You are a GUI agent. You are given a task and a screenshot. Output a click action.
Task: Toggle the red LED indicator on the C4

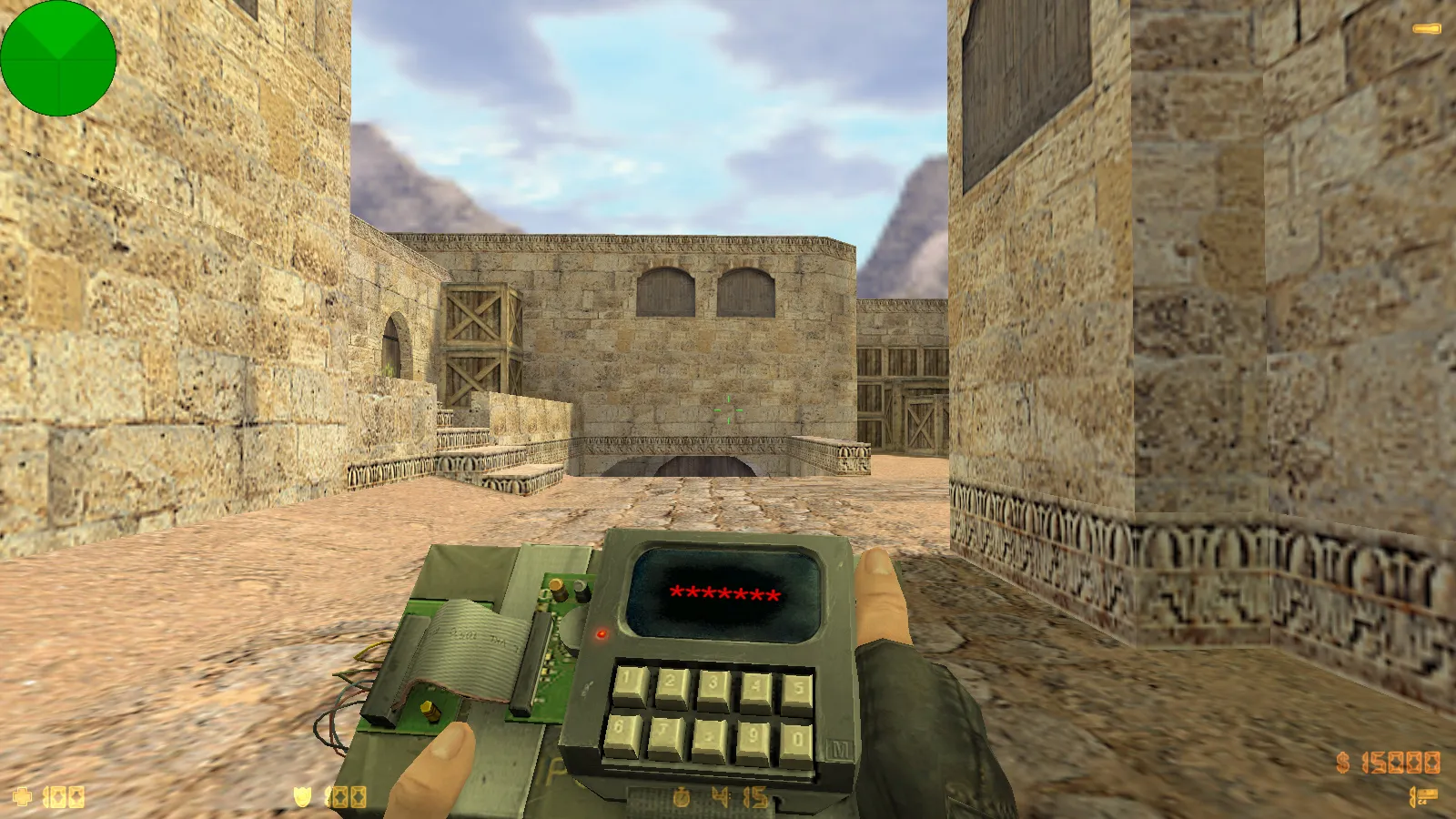tap(602, 634)
